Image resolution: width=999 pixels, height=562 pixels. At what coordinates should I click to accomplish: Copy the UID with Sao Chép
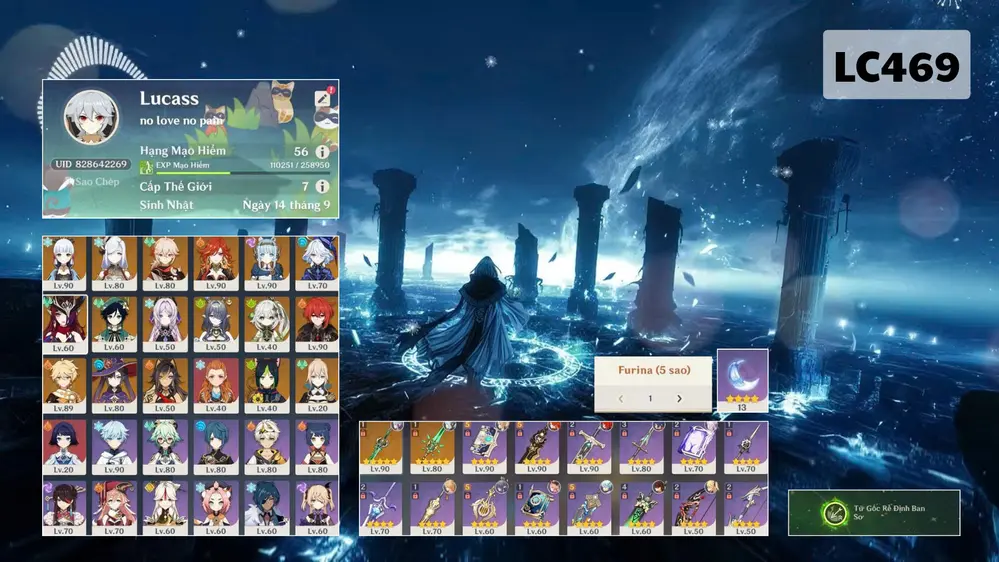tap(90, 182)
